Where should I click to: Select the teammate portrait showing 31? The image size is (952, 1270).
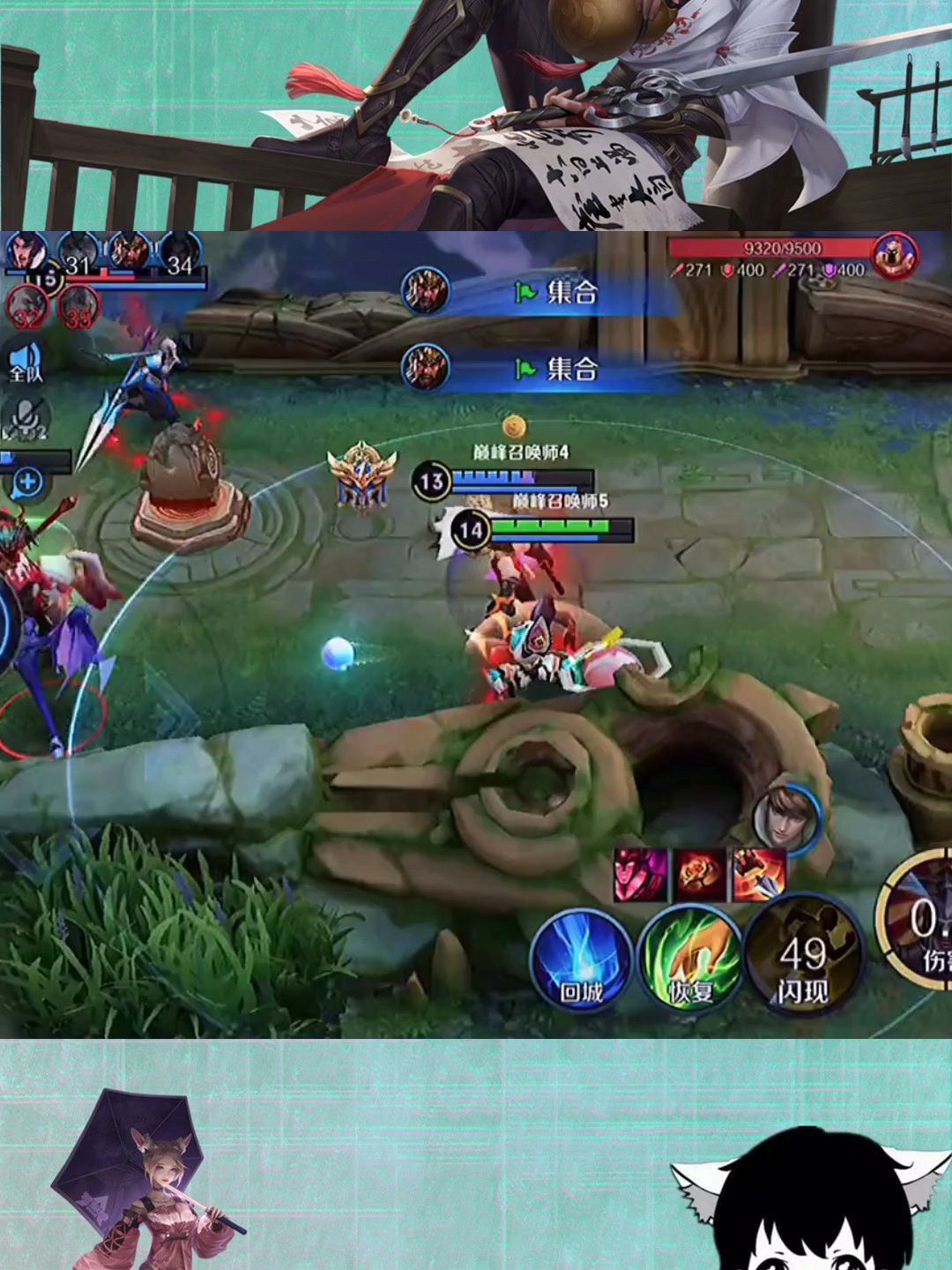[x=78, y=254]
